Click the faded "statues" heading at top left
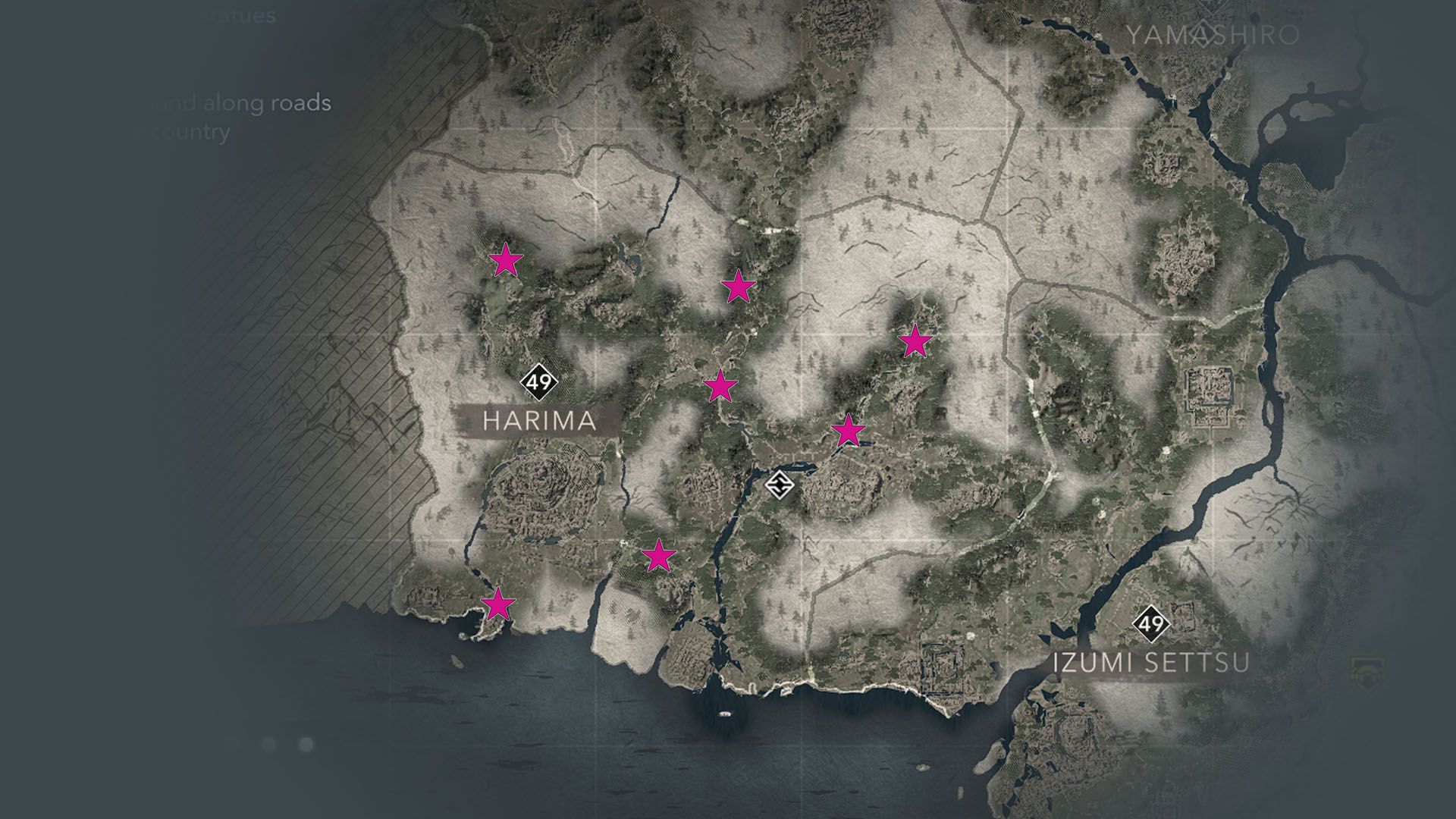This screenshot has height=819, width=1456. (x=240, y=14)
